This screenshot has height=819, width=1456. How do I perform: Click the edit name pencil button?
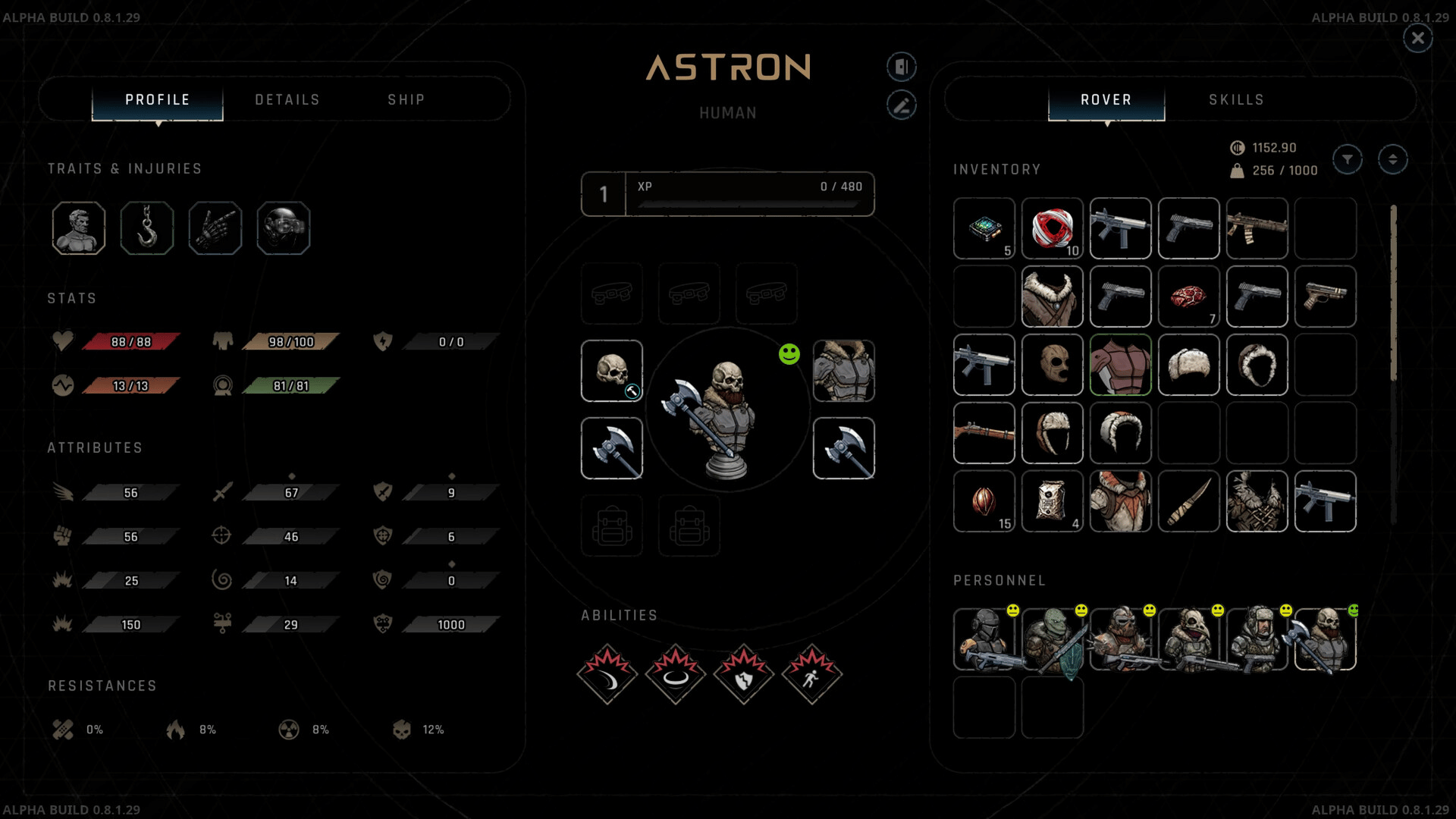[x=902, y=105]
